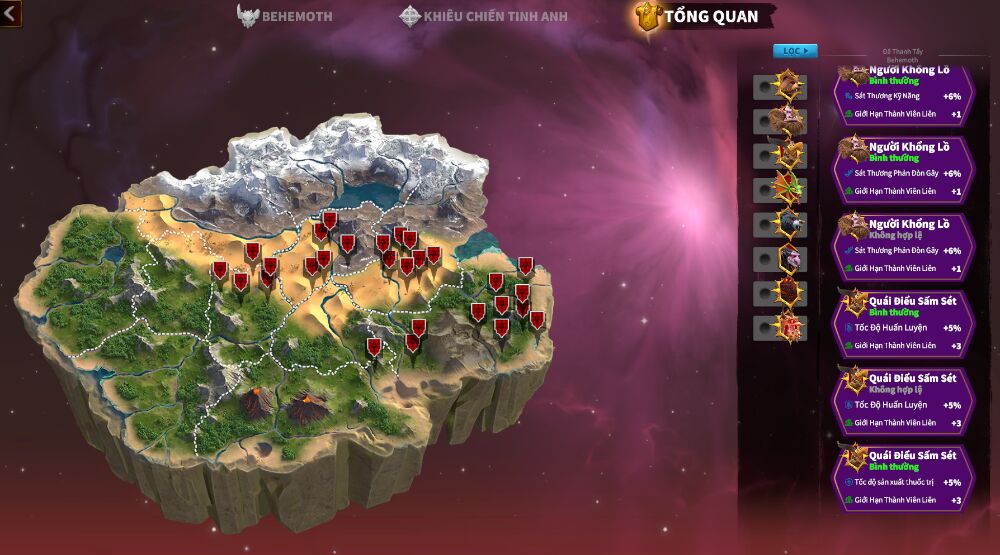Click the blue Lọc filter button
The width and height of the screenshot is (1000, 555).
[x=795, y=50]
